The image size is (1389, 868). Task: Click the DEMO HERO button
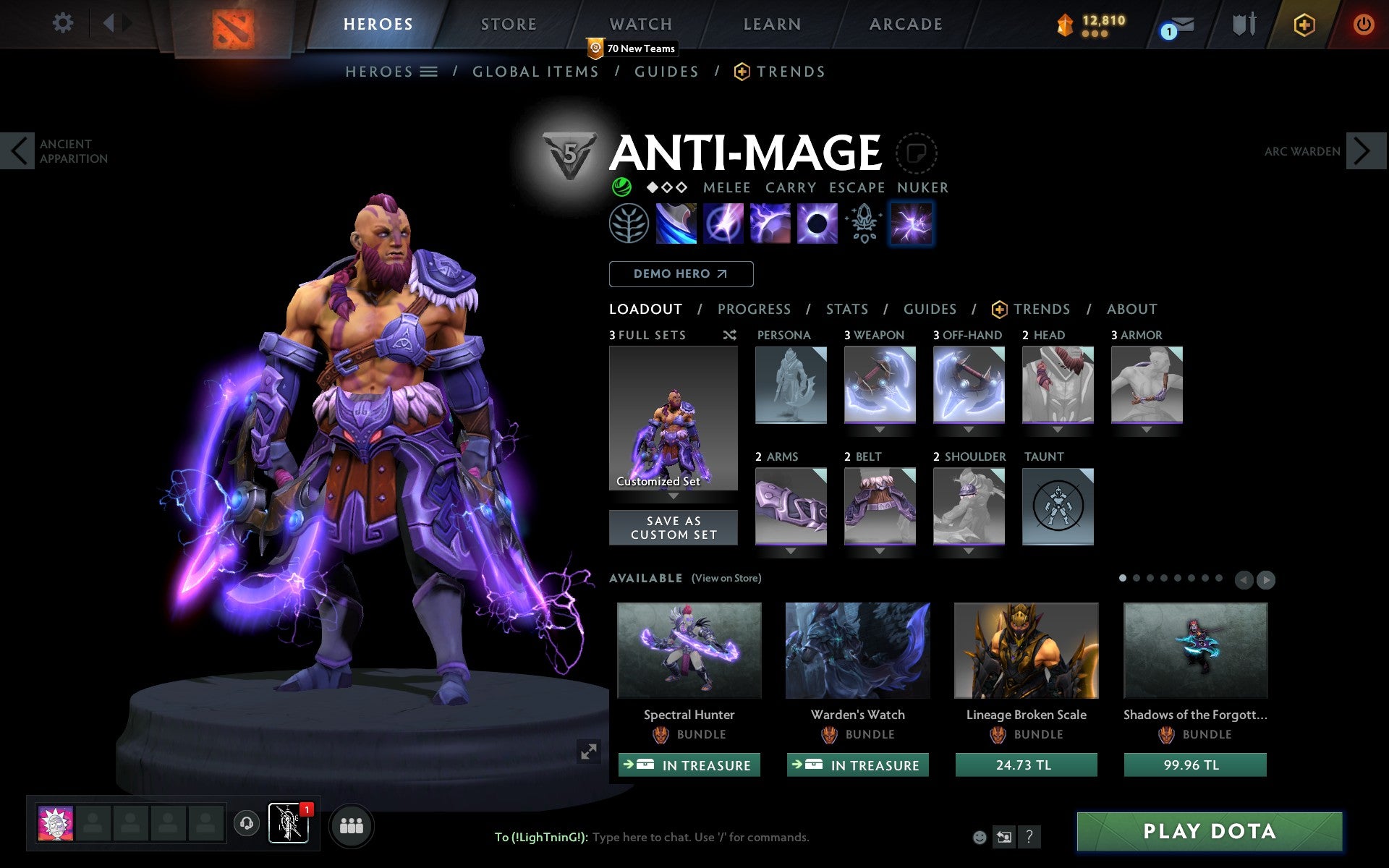pyautogui.click(x=681, y=273)
